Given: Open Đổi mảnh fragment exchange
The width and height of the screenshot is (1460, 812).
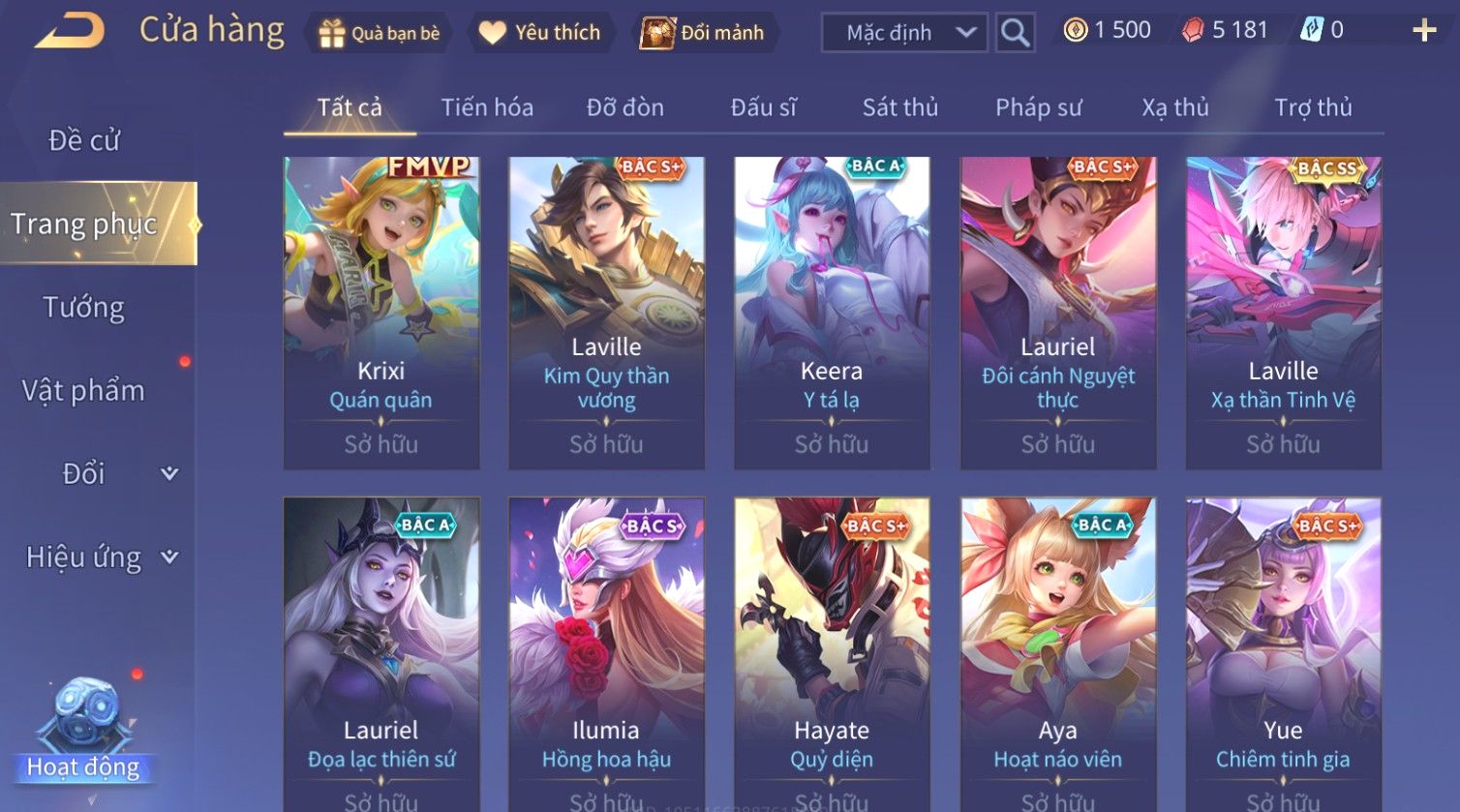Looking at the screenshot, I should 703,33.
